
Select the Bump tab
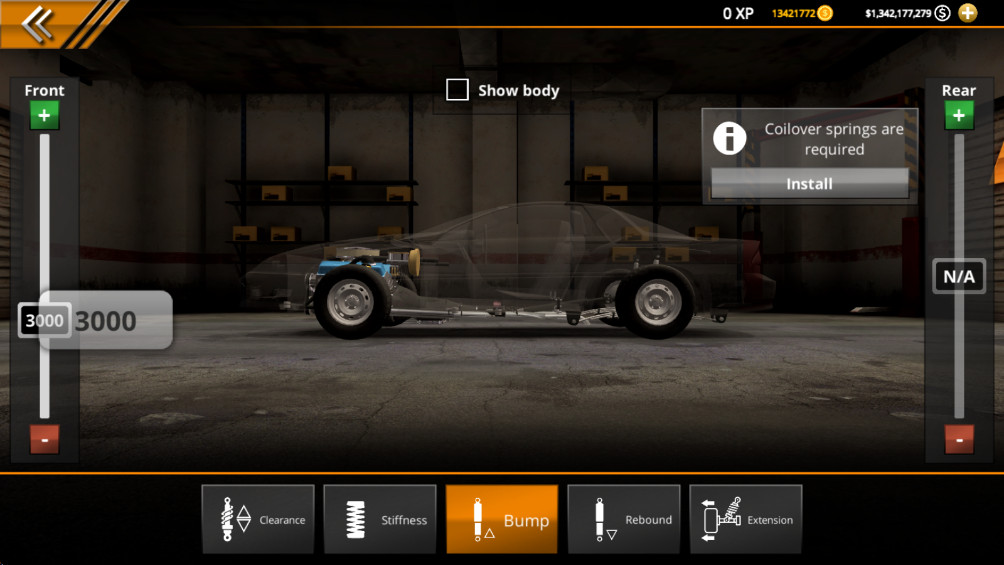(x=502, y=519)
